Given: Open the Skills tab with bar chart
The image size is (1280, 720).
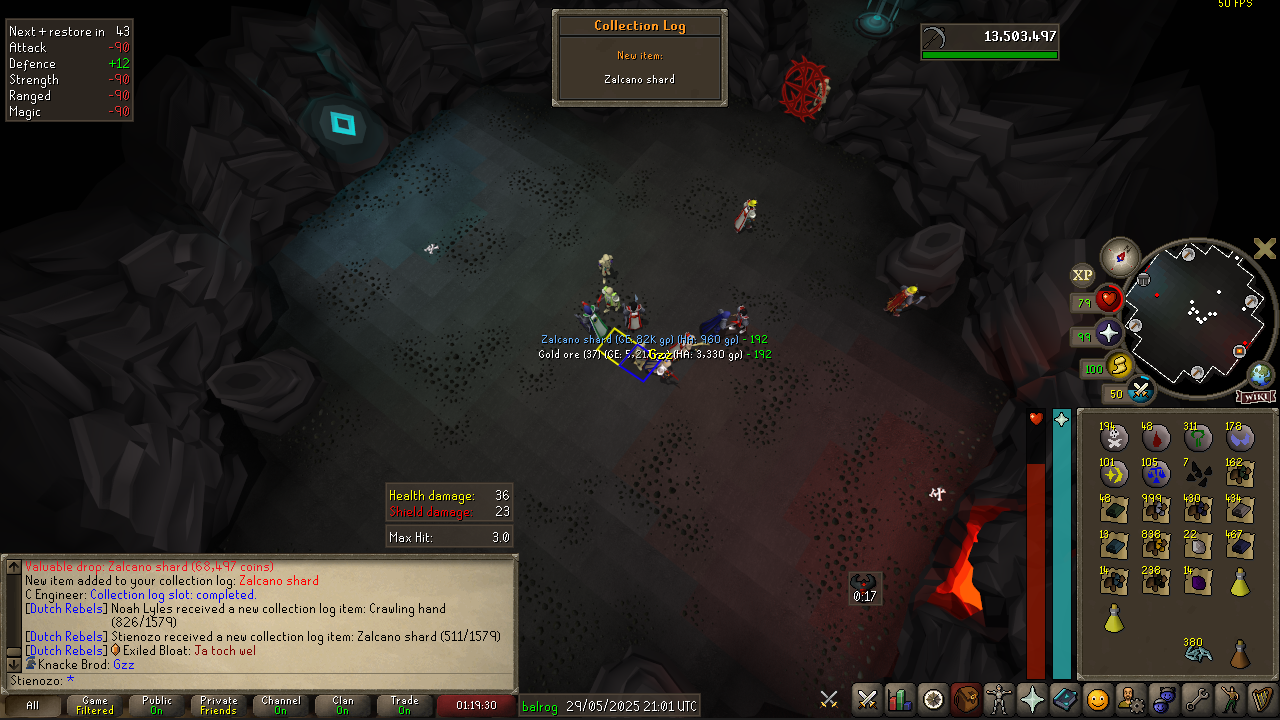Looking at the screenshot, I should (x=900, y=699).
